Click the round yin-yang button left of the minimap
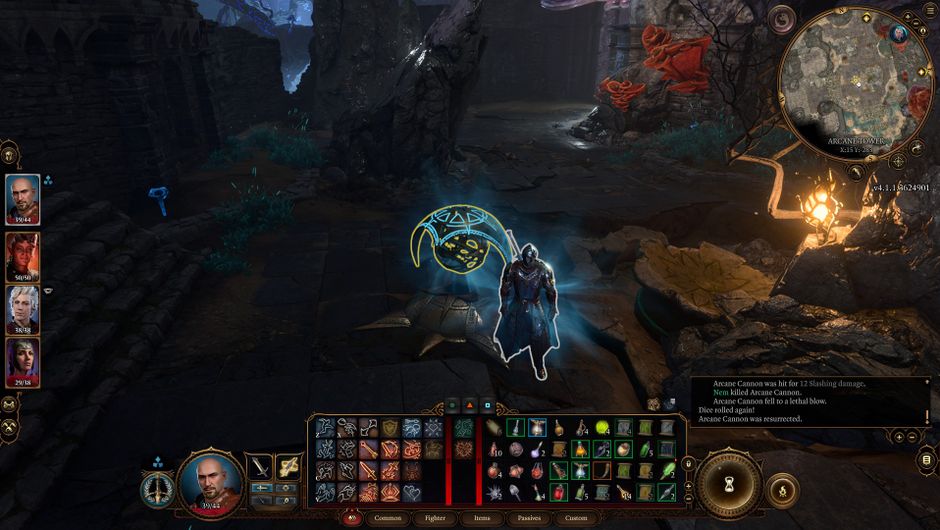 pyautogui.click(x=781, y=19)
